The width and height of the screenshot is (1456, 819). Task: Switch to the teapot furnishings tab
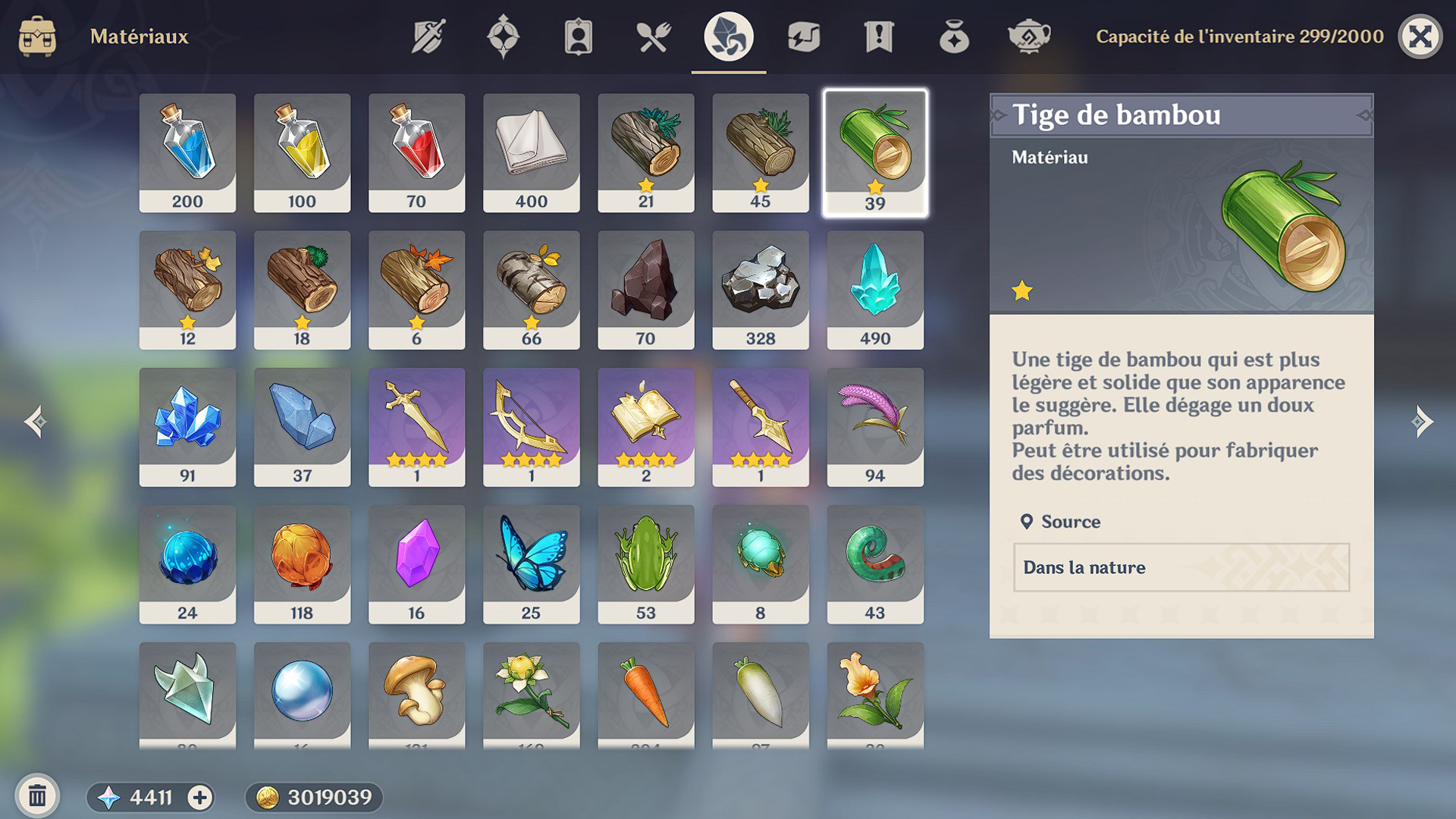click(1028, 36)
